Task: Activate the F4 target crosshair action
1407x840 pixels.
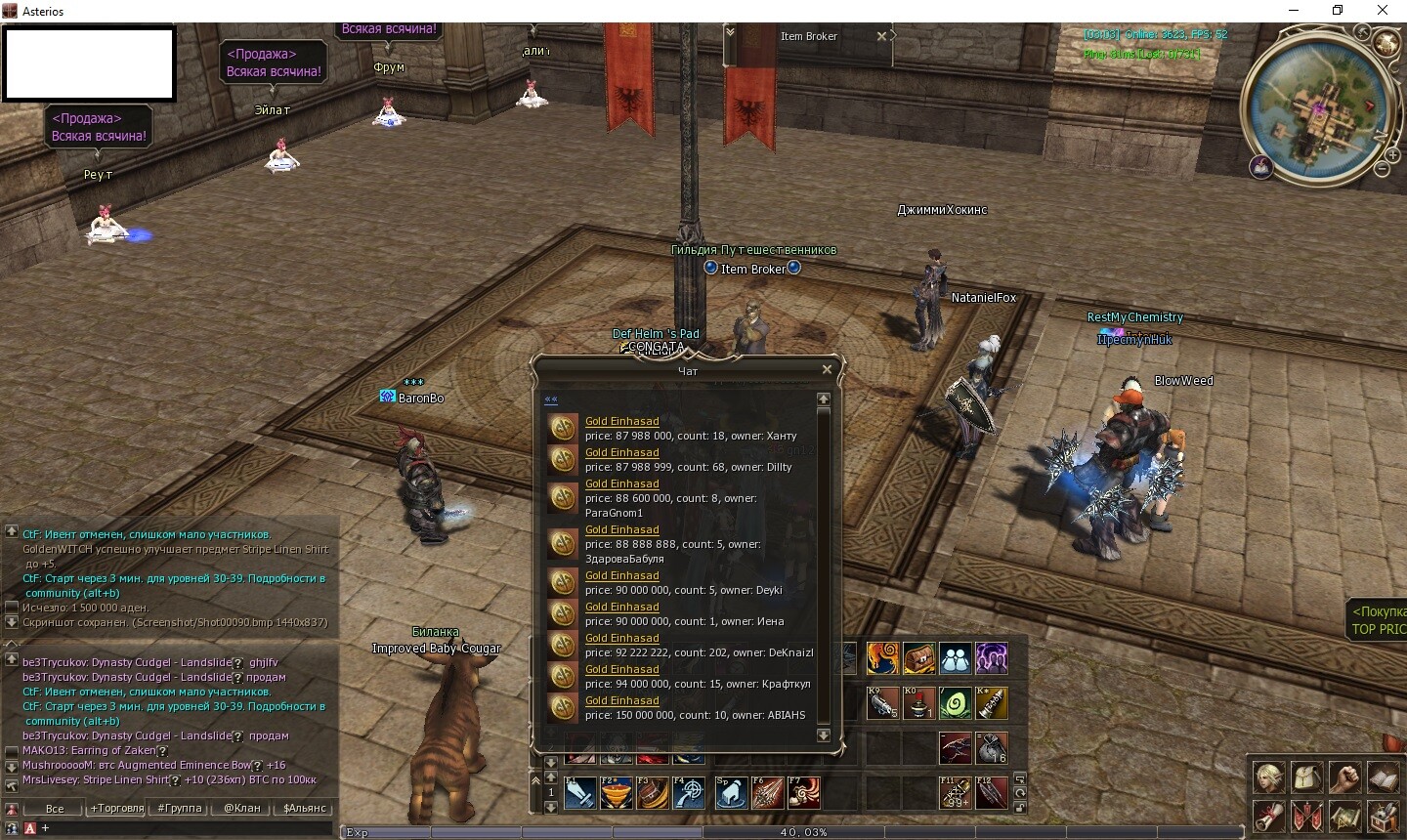Action: coord(689,792)
